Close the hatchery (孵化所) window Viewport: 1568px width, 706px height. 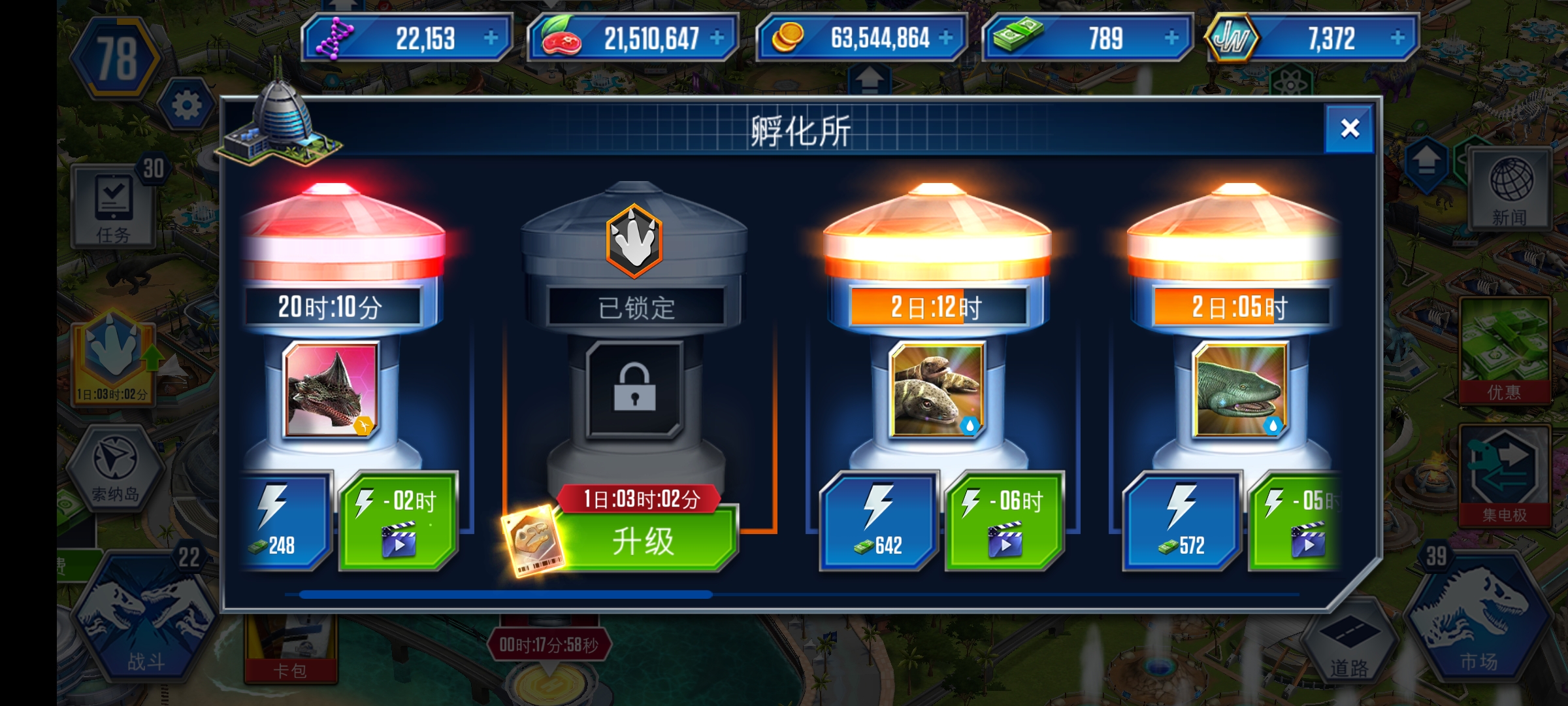pyautogui.click(x=1349, y=129)
